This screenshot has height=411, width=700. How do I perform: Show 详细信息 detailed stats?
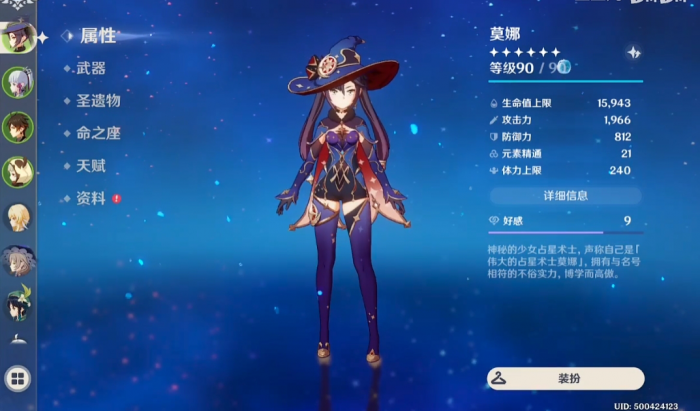[x=565, y=195]
